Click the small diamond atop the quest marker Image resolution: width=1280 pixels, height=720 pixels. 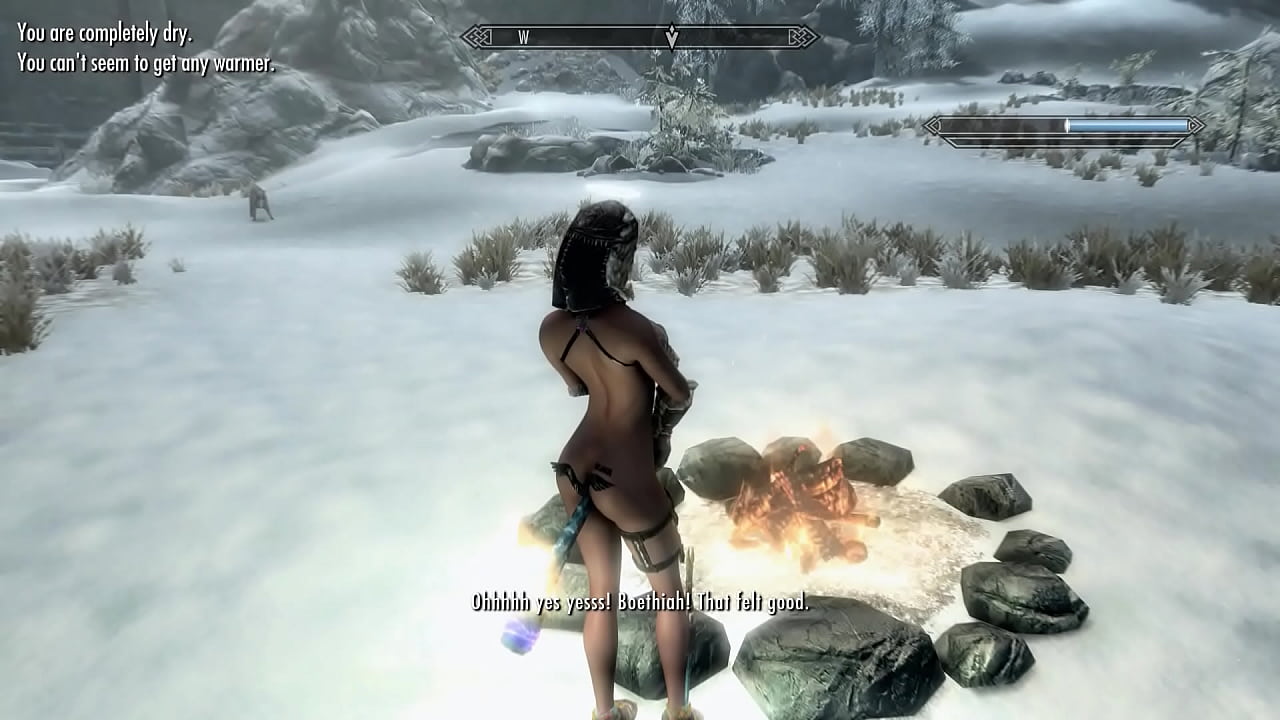[x=672, y=28]
